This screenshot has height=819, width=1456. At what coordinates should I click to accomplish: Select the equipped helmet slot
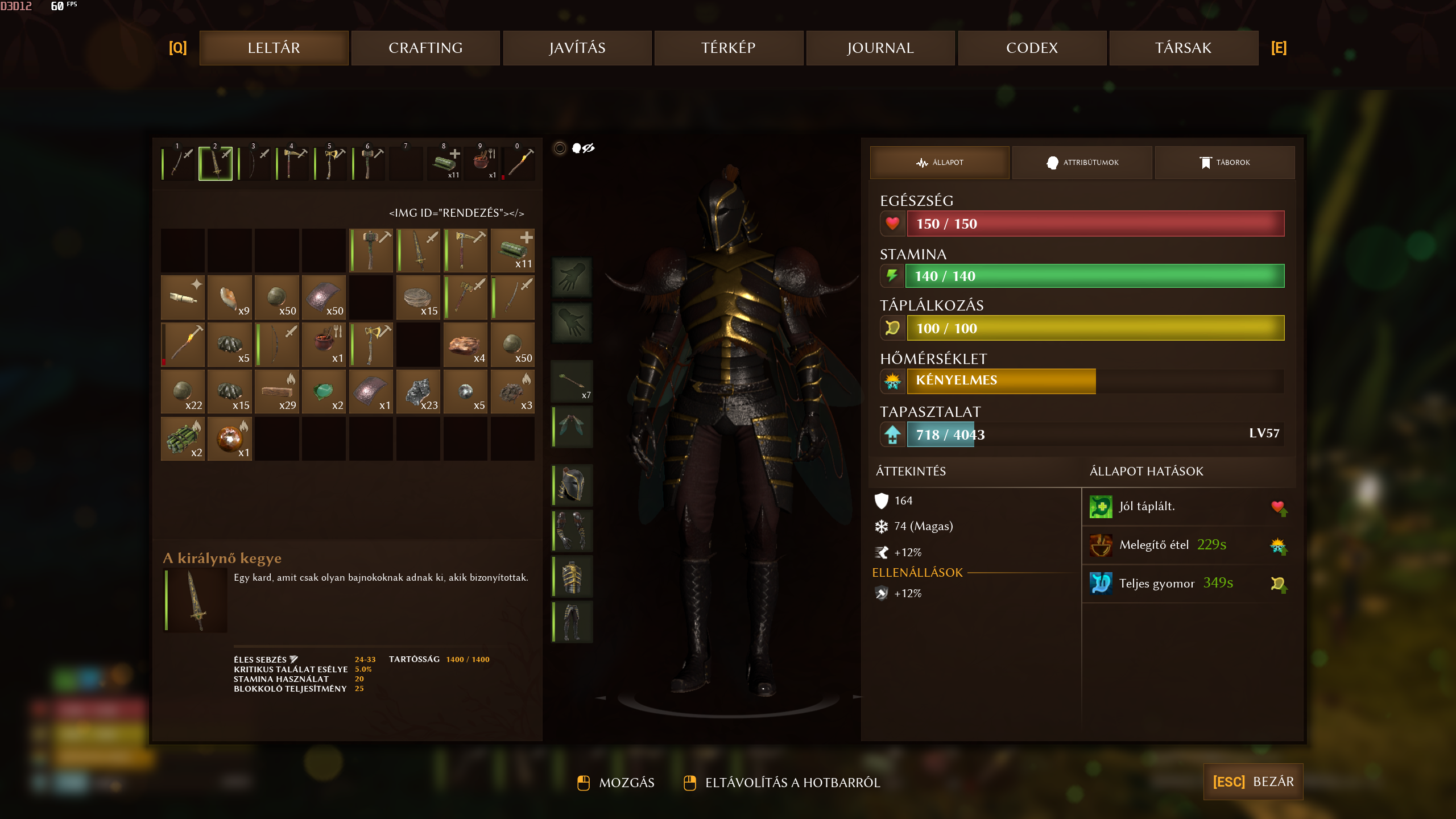pos(573,485)
